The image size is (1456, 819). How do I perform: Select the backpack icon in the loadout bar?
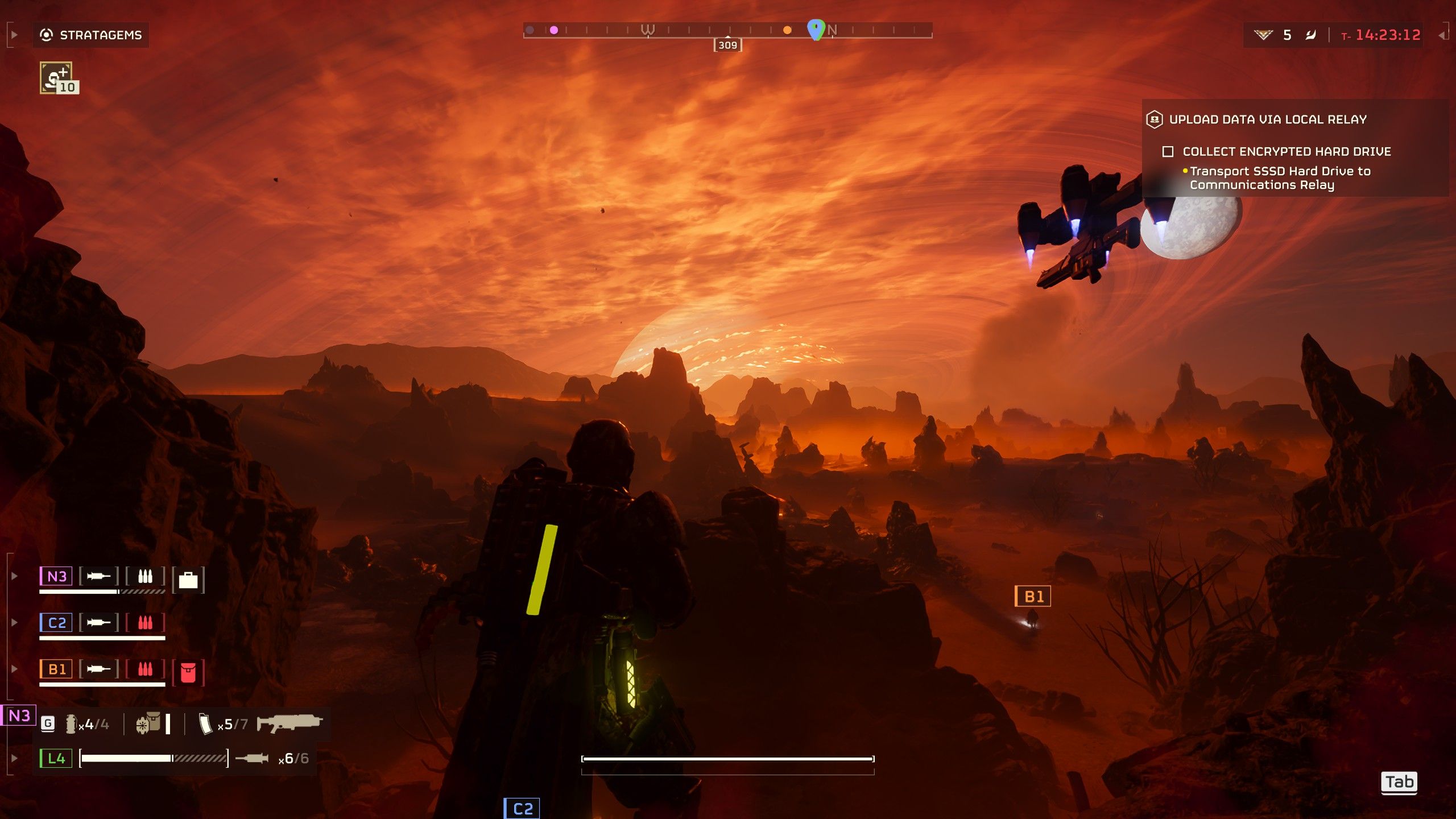click(148, 723)
